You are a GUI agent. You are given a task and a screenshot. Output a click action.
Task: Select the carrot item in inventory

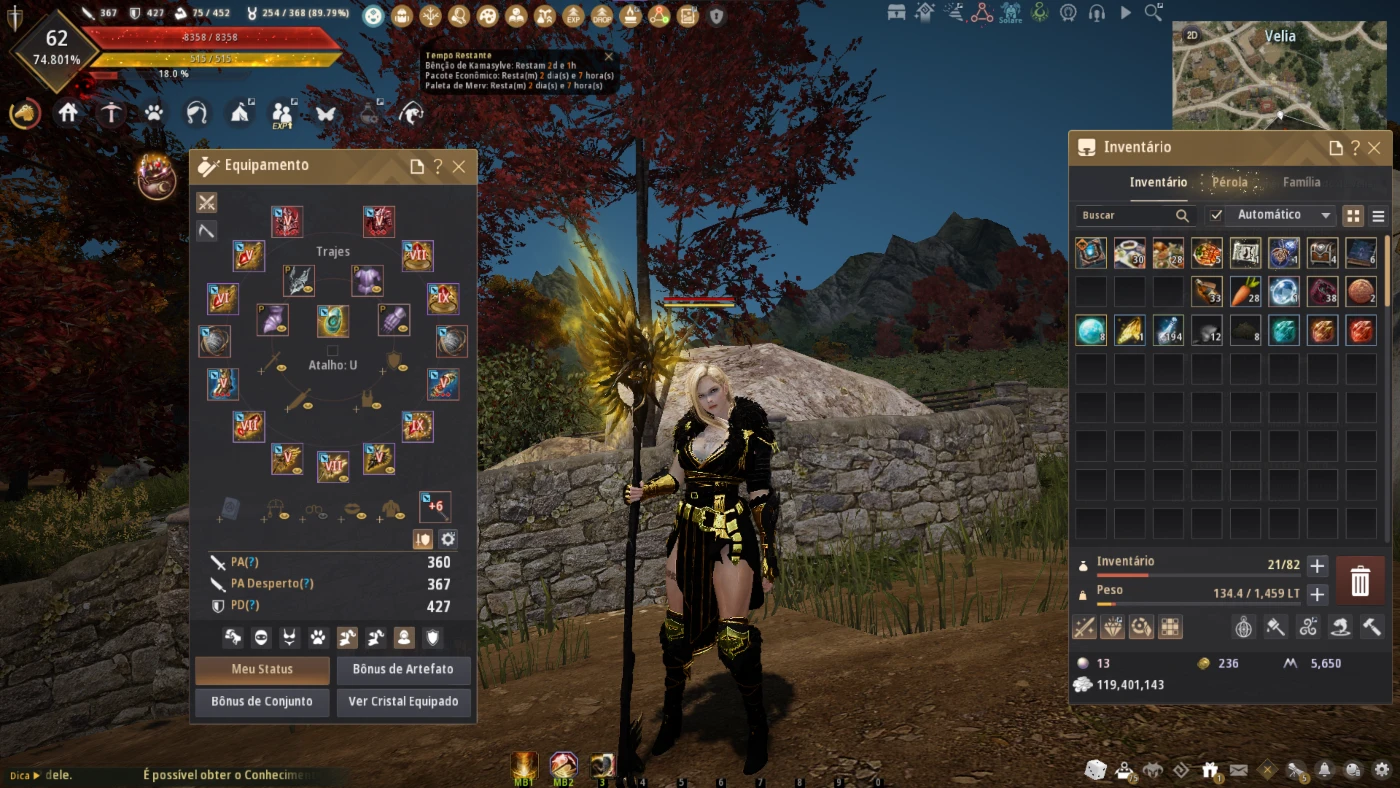click(1245, 292)
